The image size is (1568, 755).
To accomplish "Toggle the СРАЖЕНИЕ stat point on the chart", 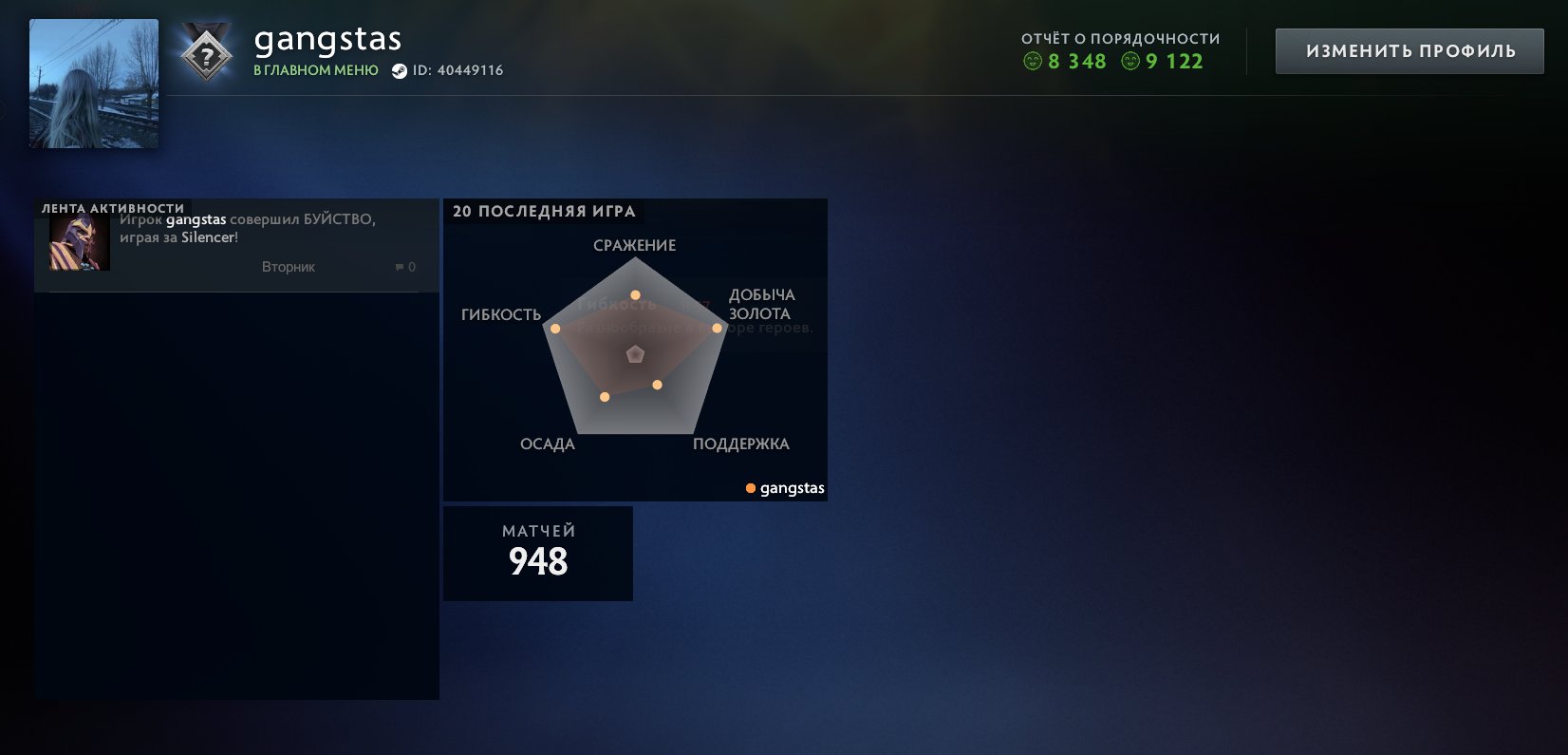I will click(x=635, y=295).
